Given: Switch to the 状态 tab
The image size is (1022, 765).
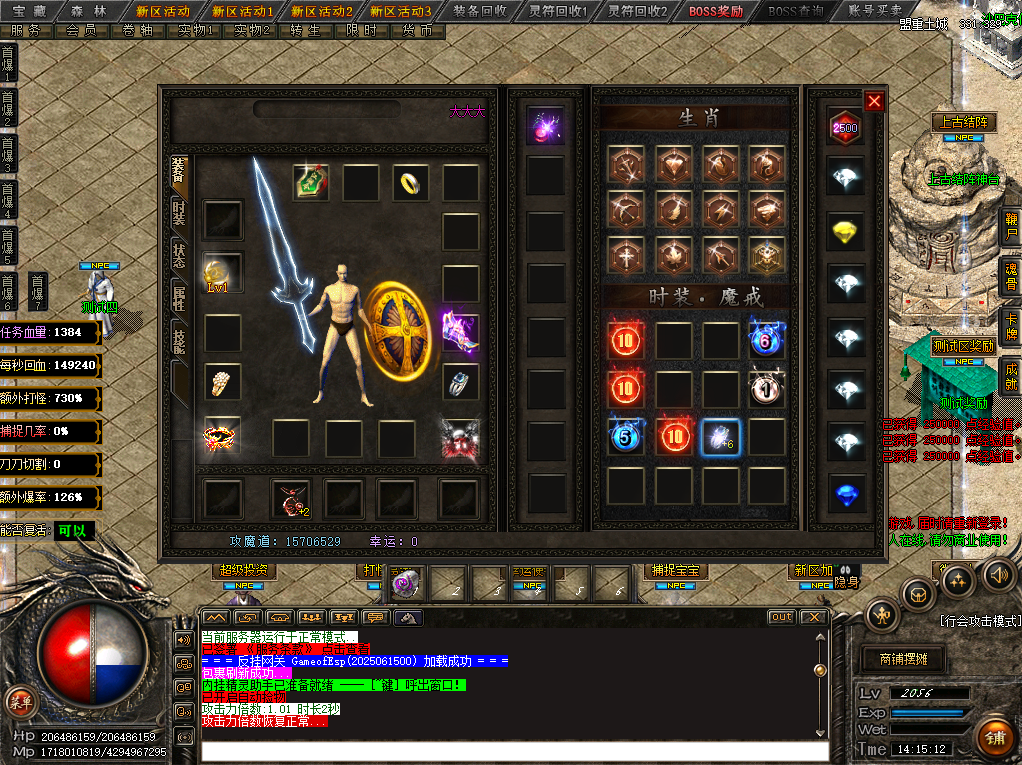Looking at the screenshot, I should [x=179, y=256].
